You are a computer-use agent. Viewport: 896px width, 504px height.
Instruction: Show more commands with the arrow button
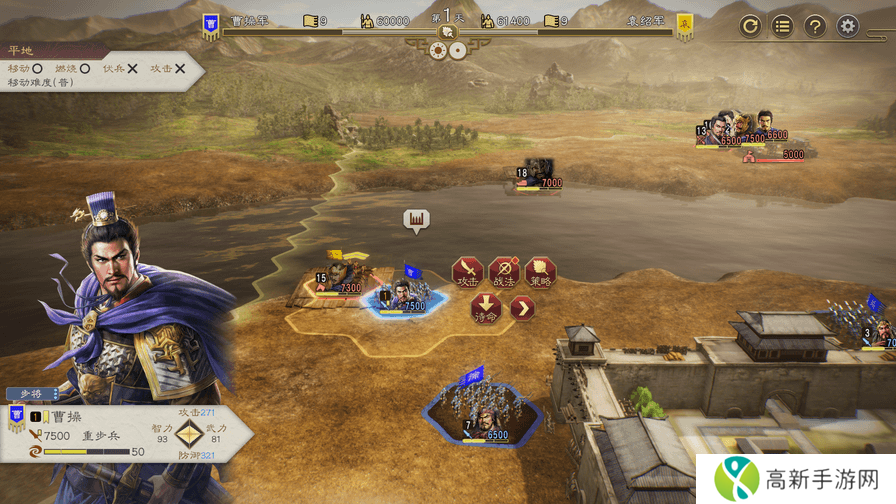(522, 308)
